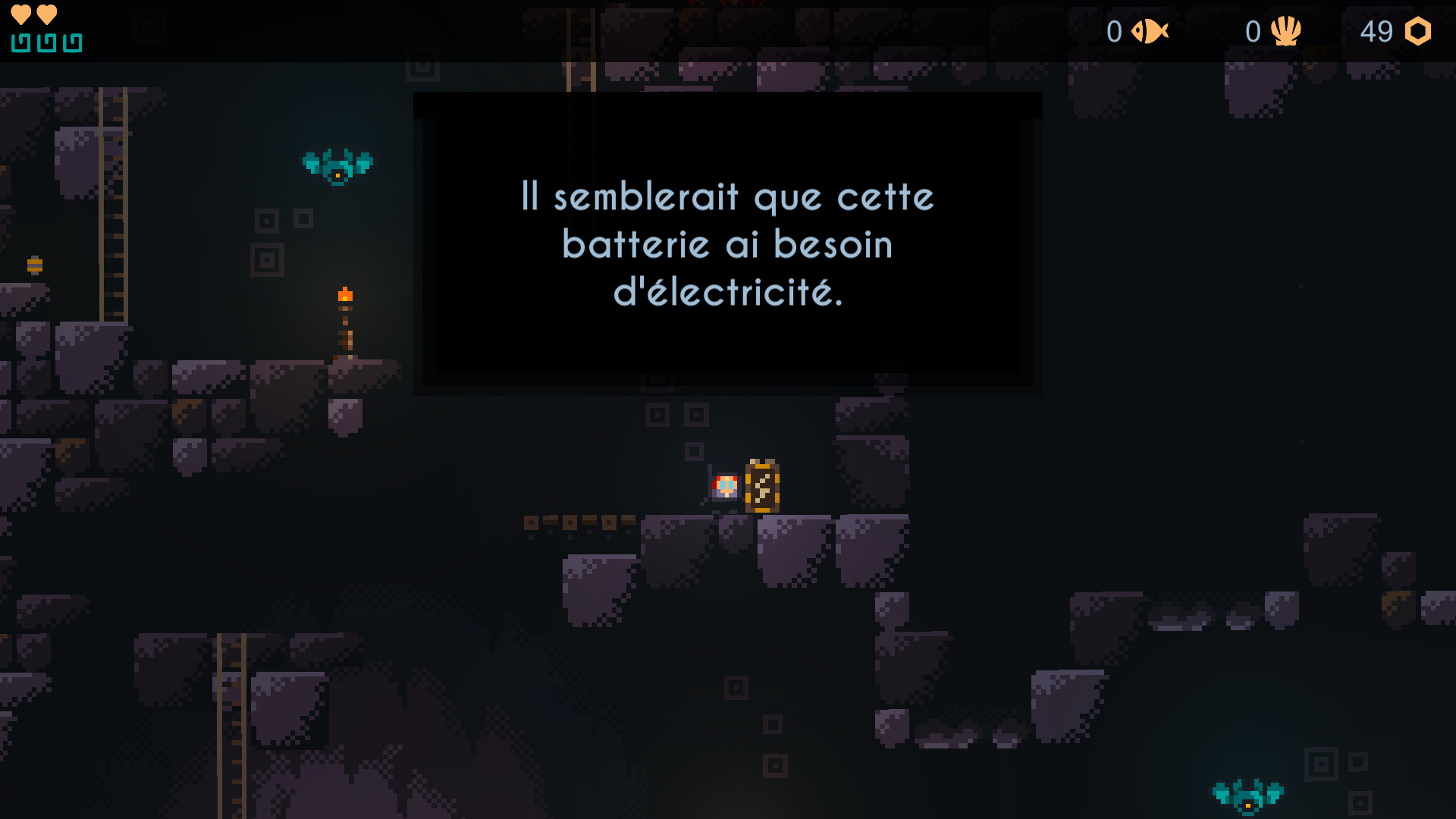Click the hexagon currency icon showing 49
The height and width of the screenshot is (819, 1456).
[1420, 32]
